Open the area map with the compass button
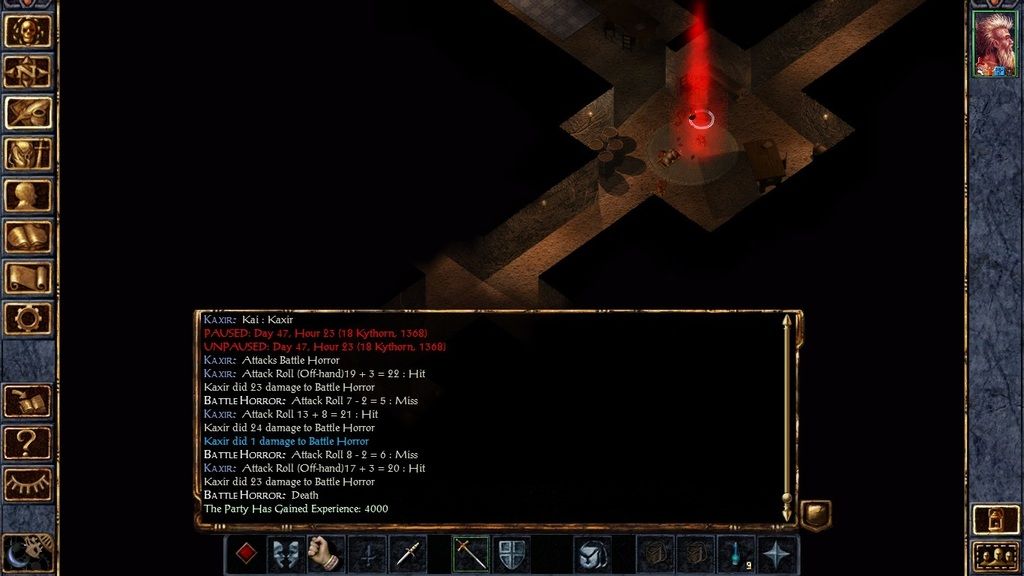Image resolution: width=1024 pixels, height=576 pixels. click(x=28, y=71)
